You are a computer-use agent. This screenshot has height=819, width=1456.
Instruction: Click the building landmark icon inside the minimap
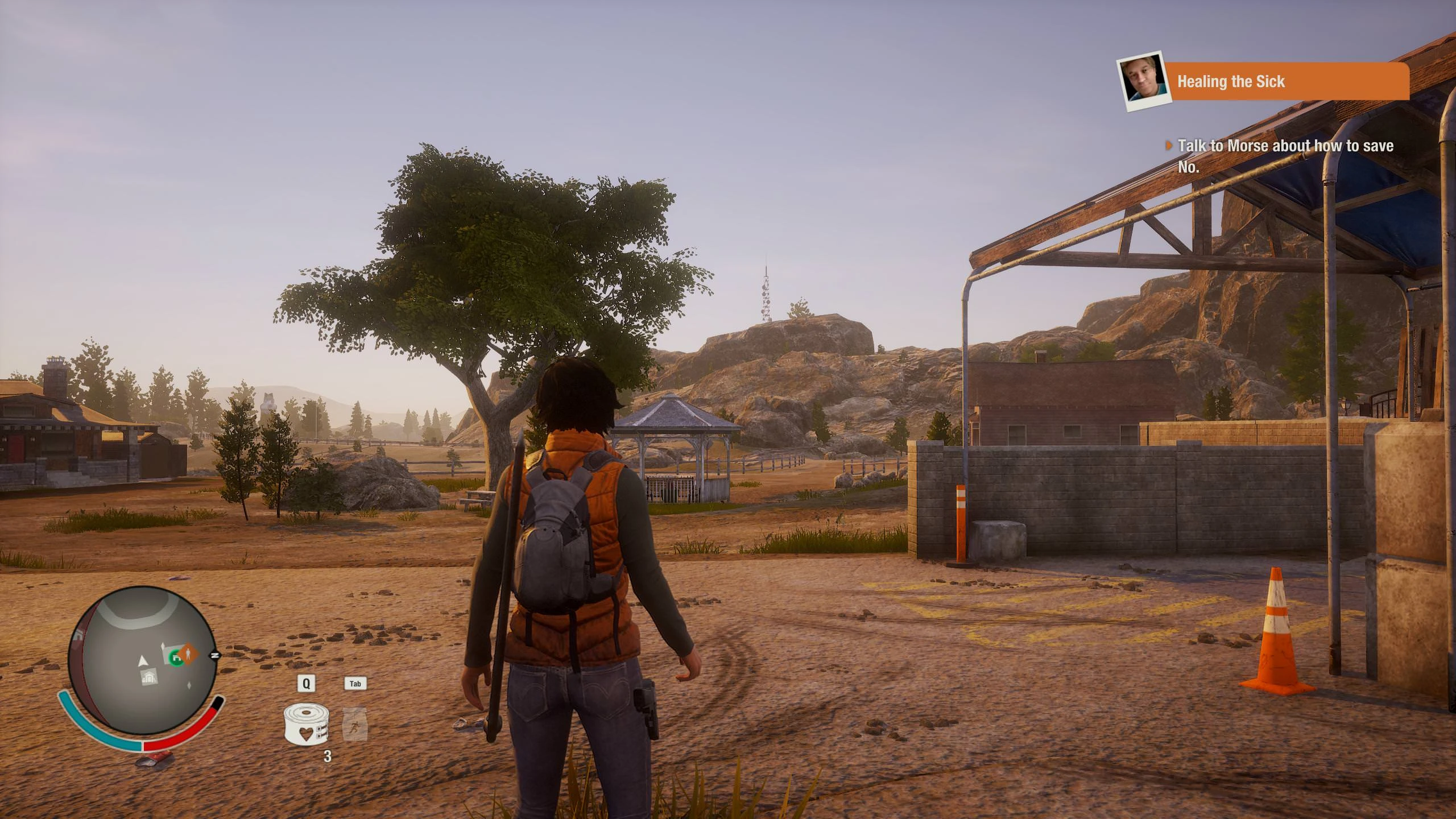(x=150, y=677)
